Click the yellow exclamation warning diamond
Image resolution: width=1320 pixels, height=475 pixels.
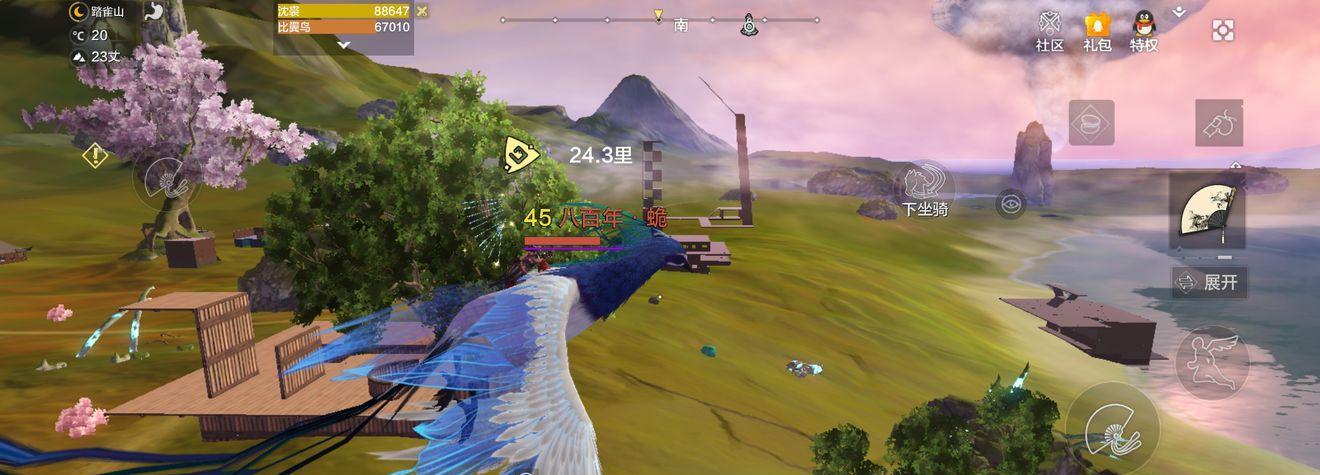pos(95,156)
